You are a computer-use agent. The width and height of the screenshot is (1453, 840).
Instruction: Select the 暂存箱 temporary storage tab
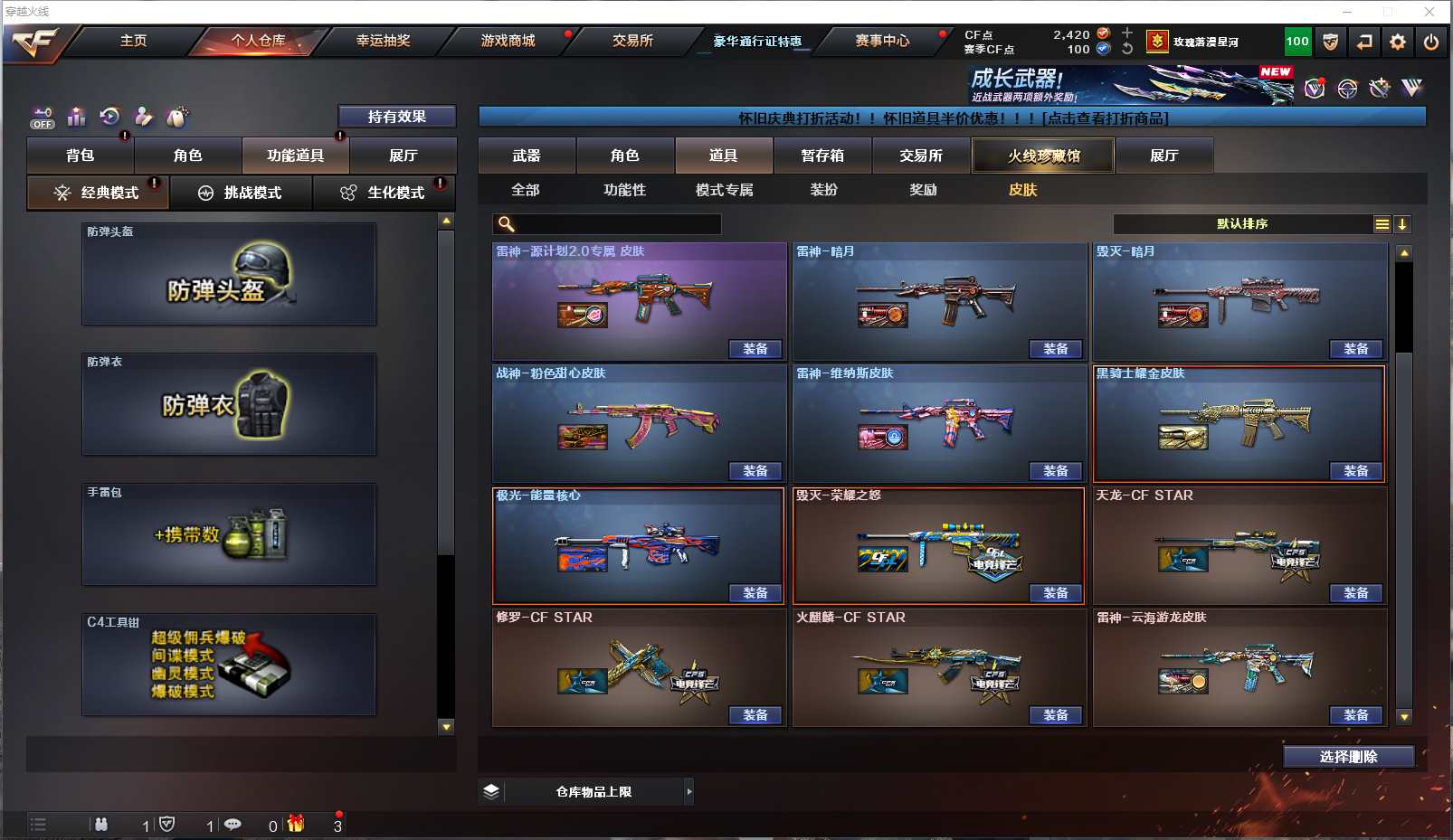pyautogui.click(x=822, y=156)
